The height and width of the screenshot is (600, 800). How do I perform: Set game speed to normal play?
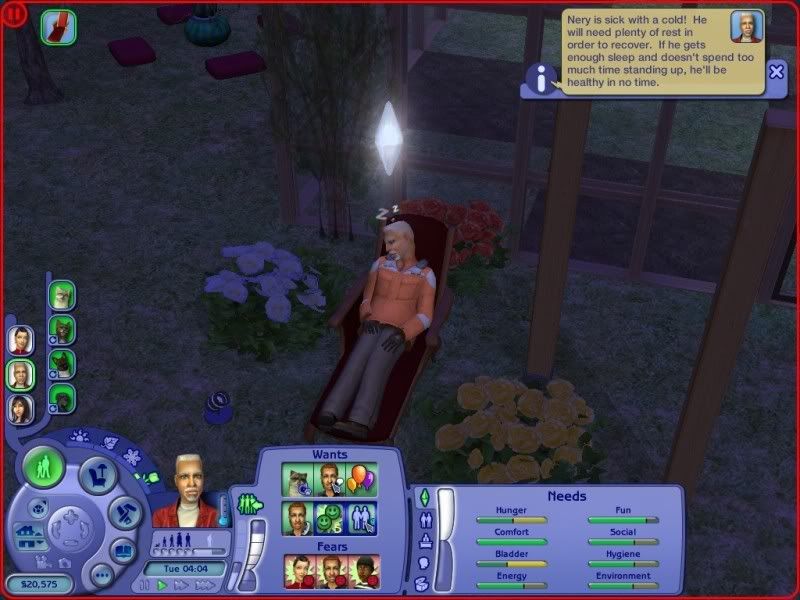point(162,585)
